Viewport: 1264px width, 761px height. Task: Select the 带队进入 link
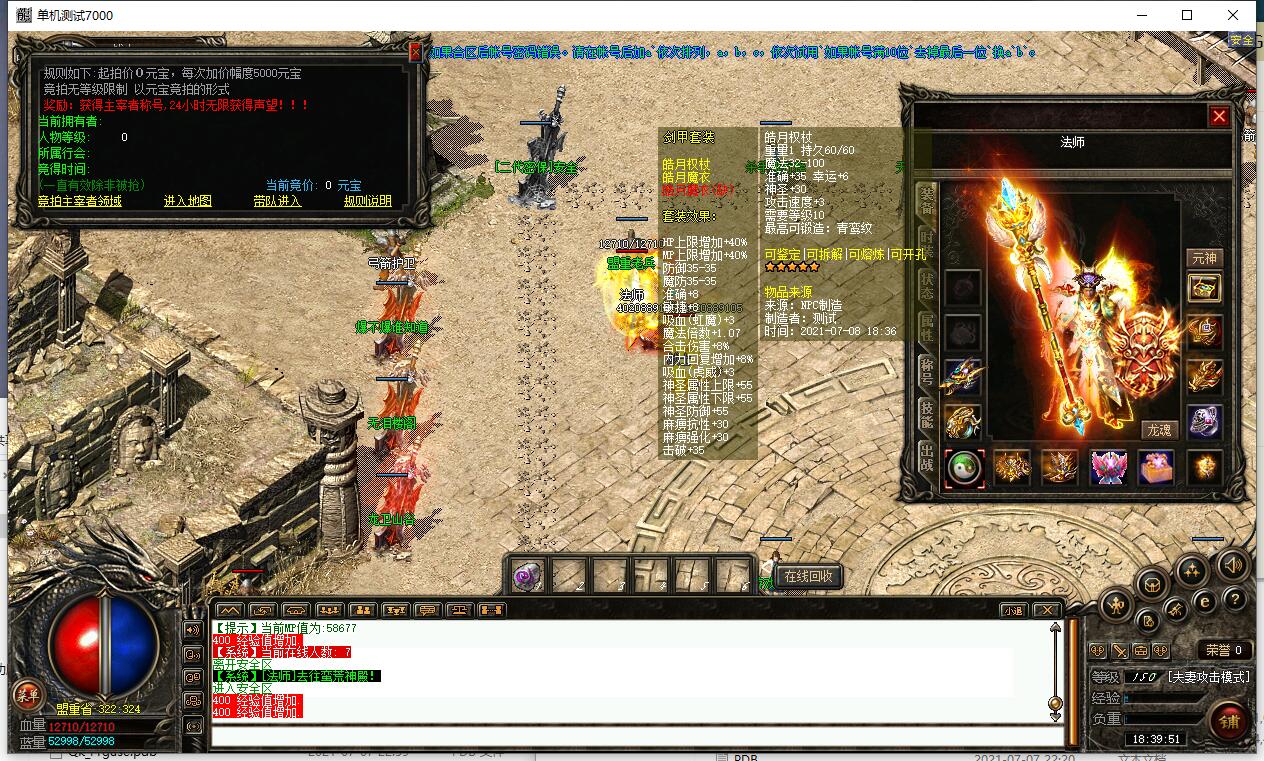coord(277,201)
